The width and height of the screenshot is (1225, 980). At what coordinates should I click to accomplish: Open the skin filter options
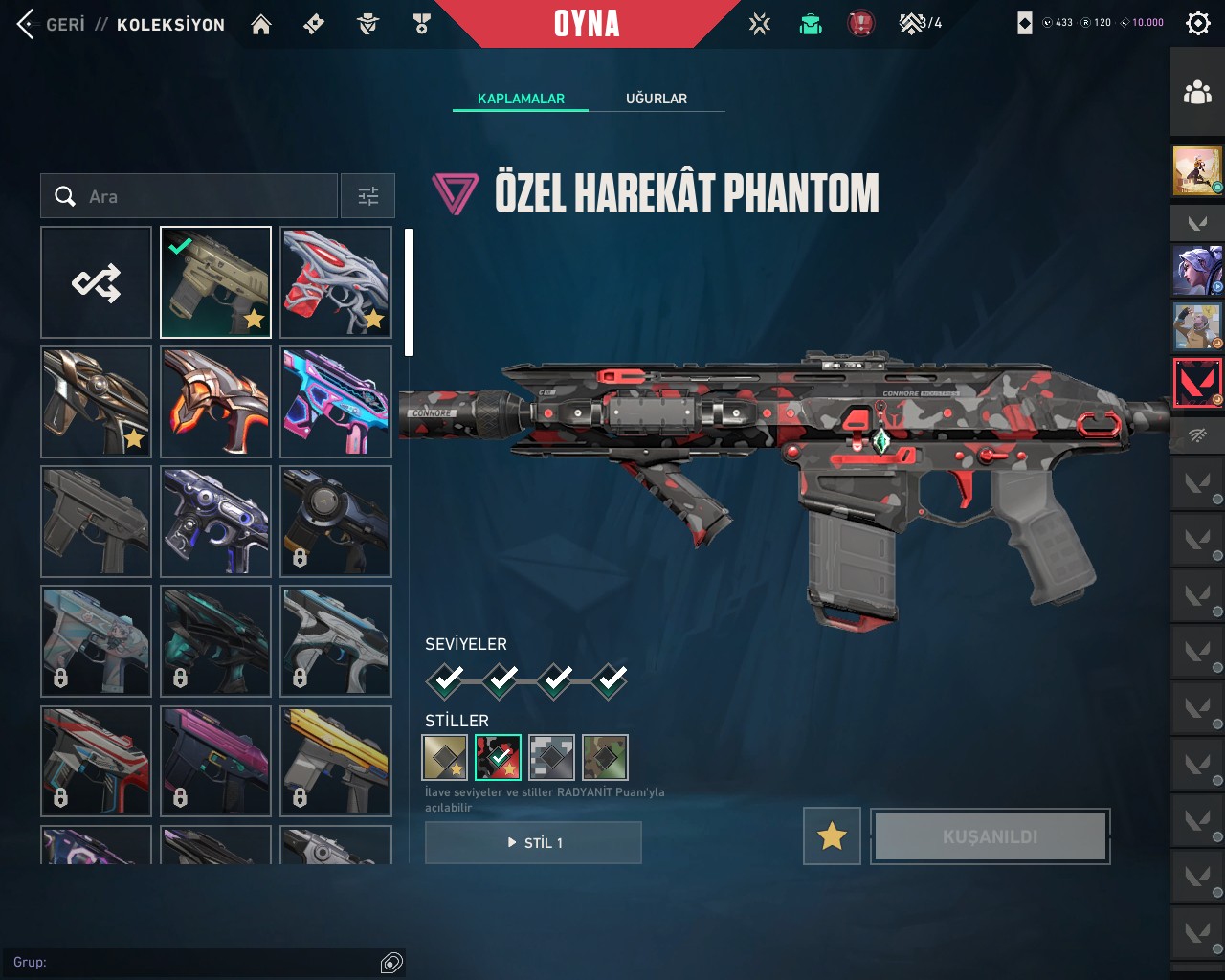(x=368, y=196)
